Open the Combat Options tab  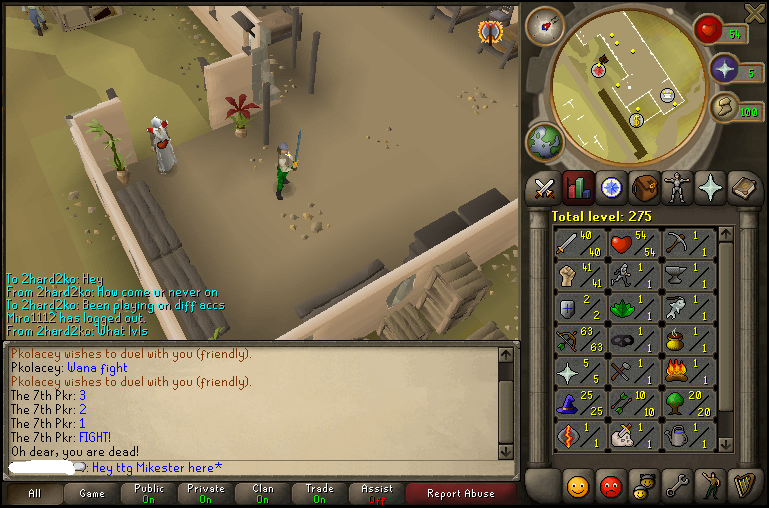pyautogui.click(x=544, y=188)
